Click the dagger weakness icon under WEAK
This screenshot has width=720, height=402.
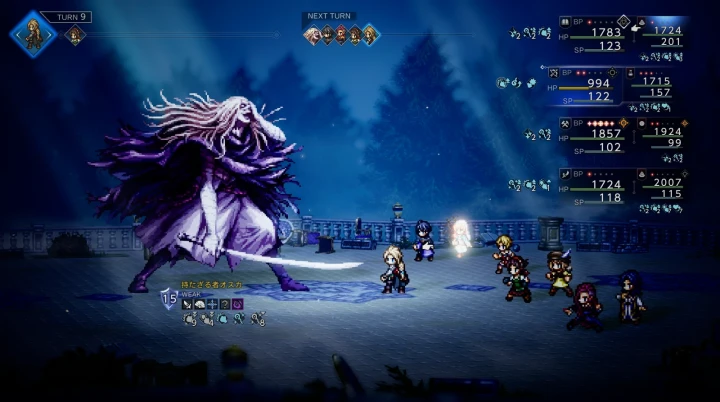click(x=187, y=304)
